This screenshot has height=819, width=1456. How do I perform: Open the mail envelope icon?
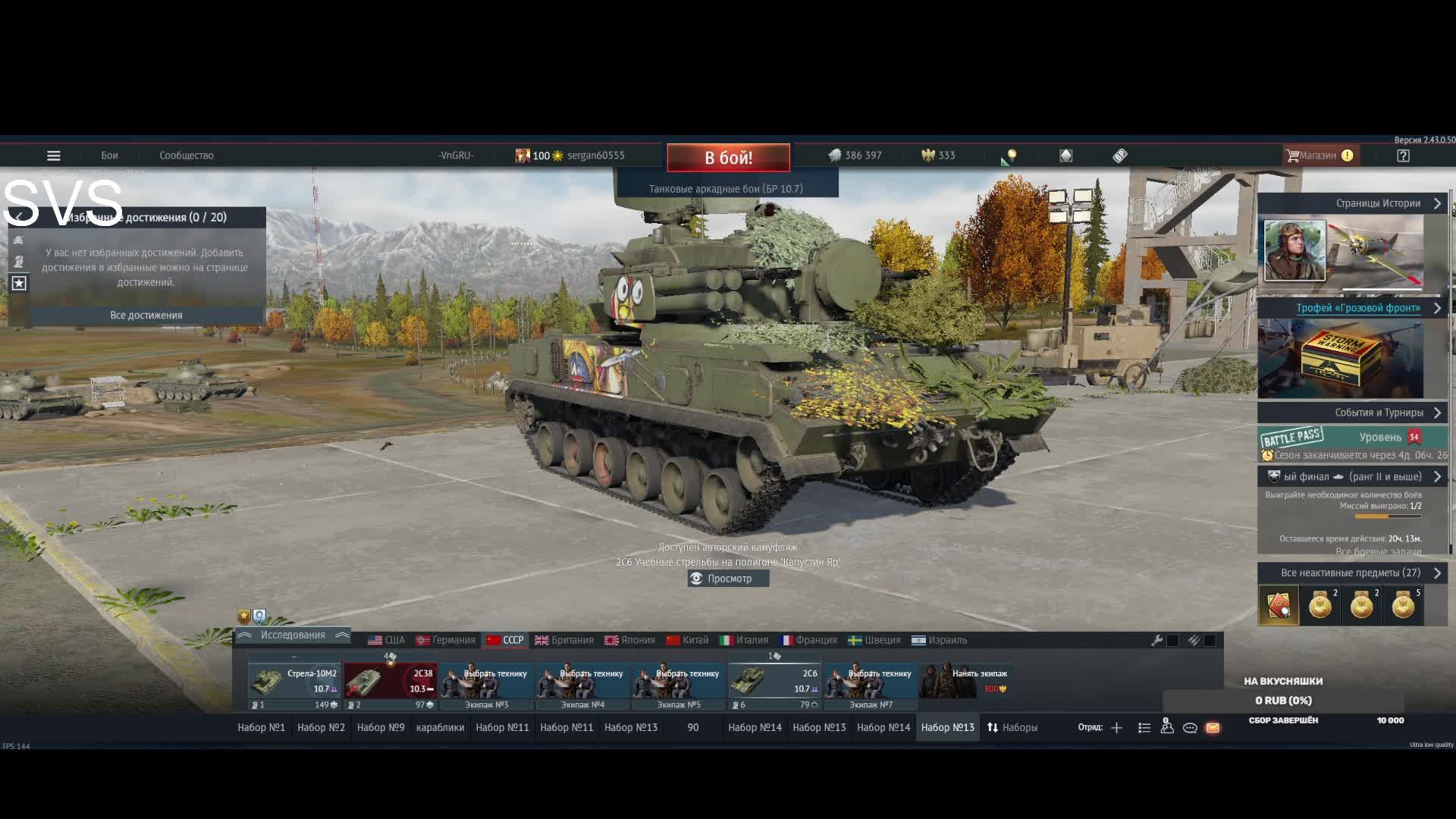click(x=1213, y=728)
